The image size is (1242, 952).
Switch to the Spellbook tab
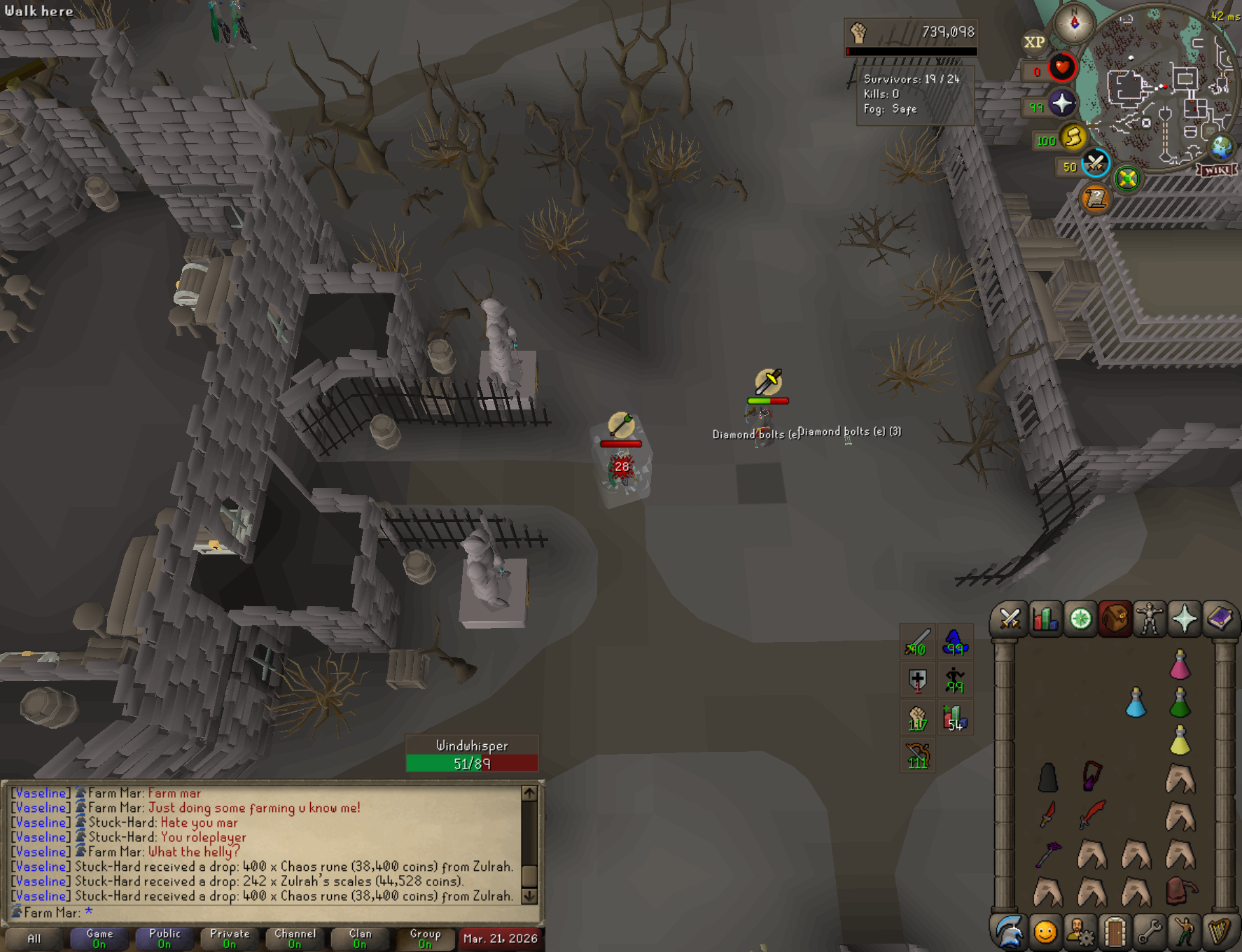point(1220,619)
